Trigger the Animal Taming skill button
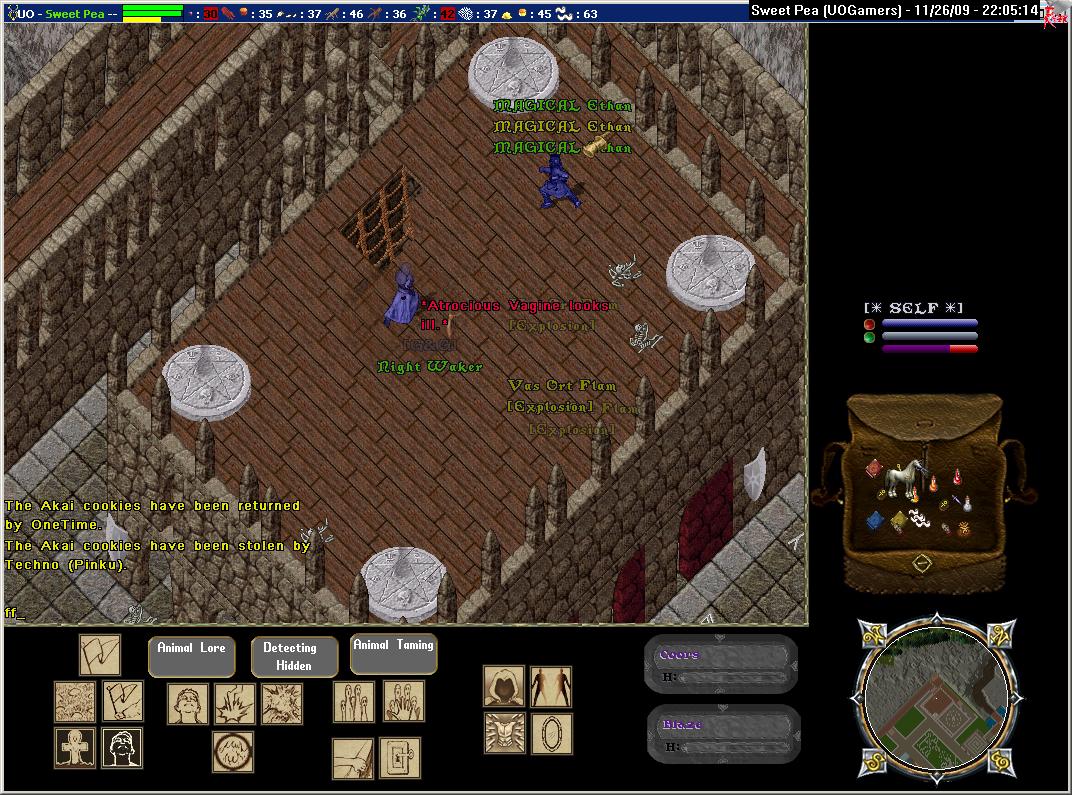The image size is (1072, 795). (394, 654)
